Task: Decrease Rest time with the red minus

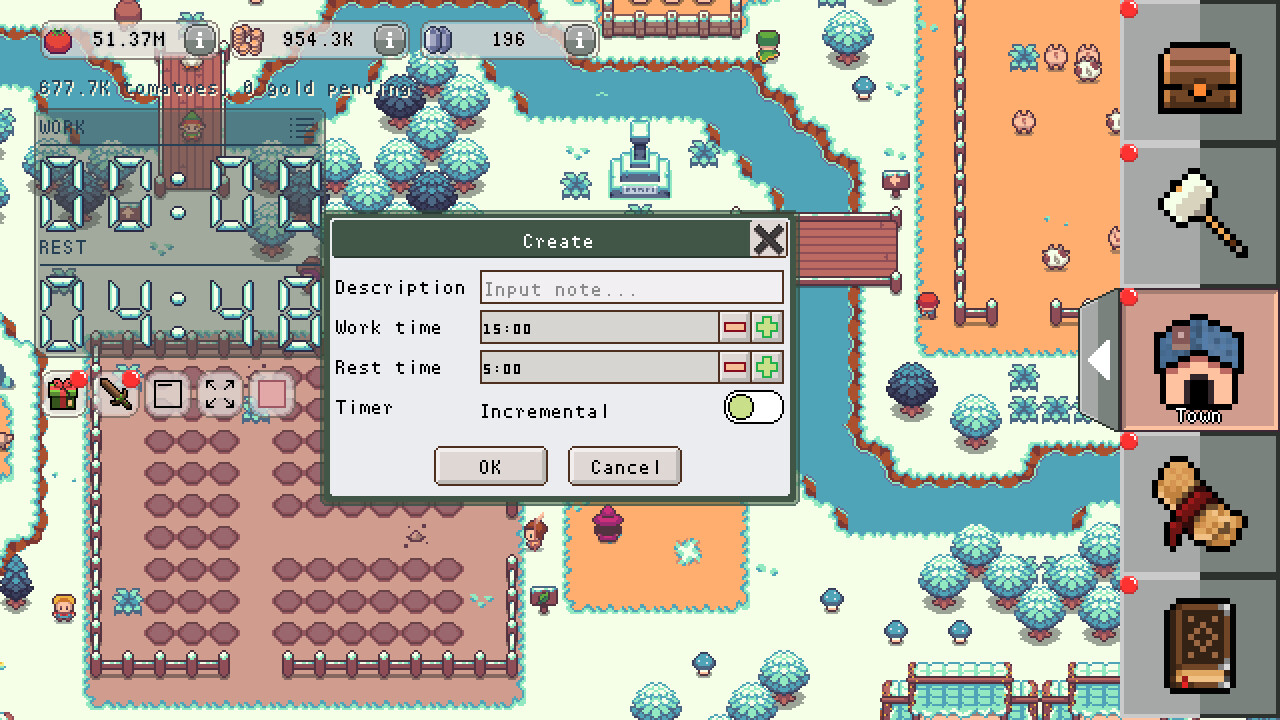Action: 736,367
